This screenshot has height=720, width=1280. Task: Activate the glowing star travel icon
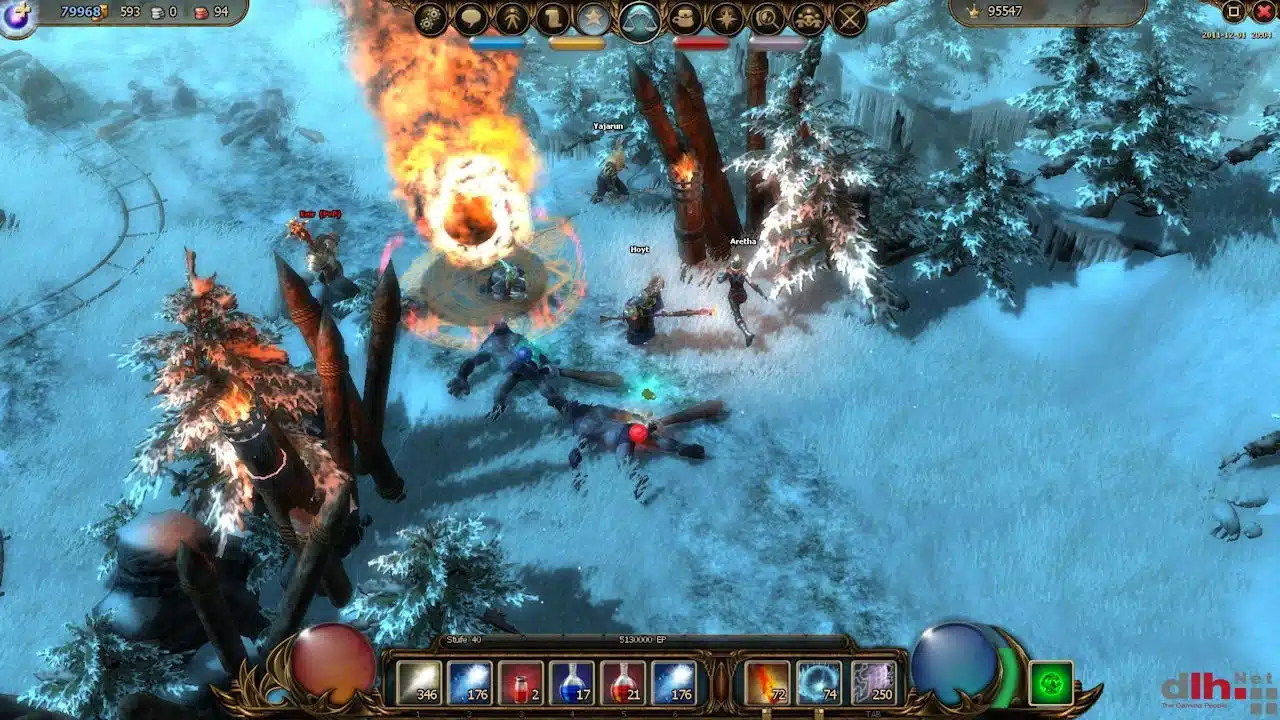725,17
